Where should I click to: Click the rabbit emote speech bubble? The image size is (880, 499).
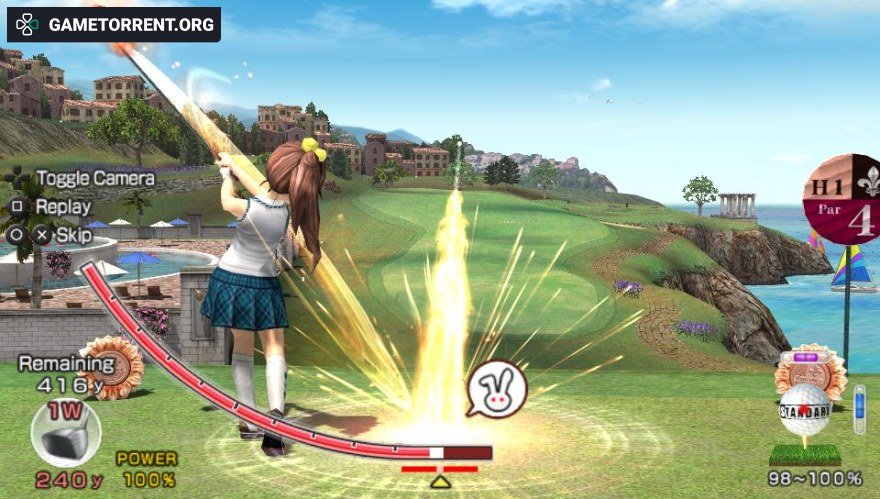coord(497,389)
